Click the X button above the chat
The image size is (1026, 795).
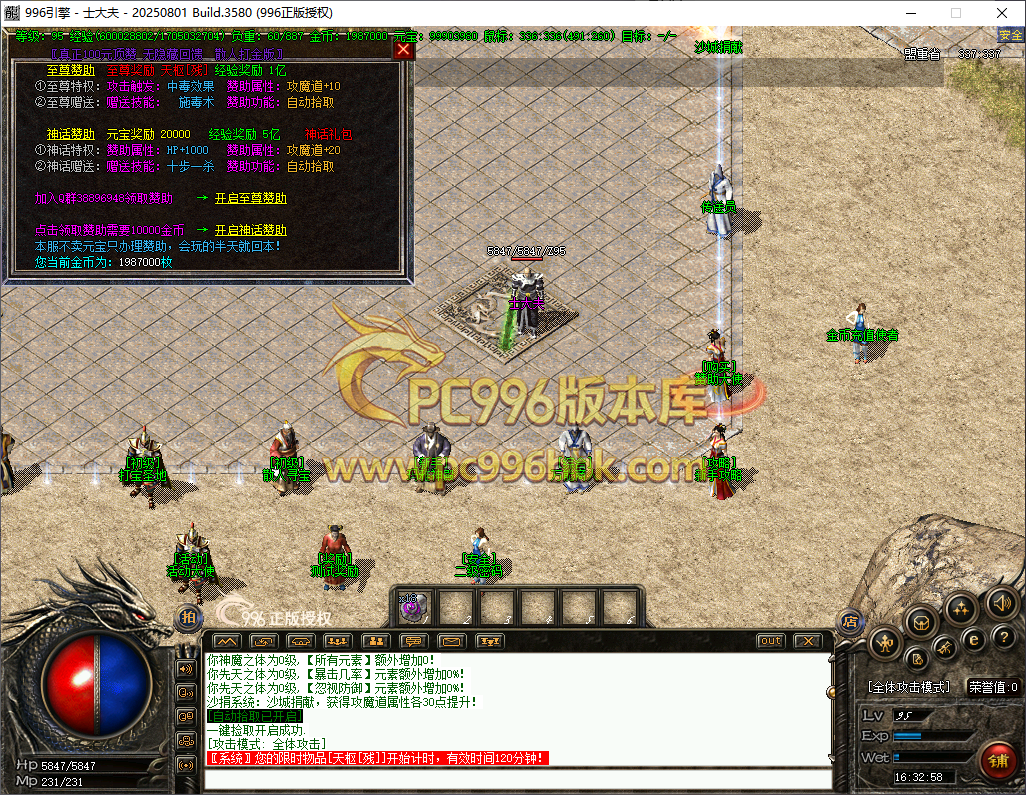coord(809,640)
